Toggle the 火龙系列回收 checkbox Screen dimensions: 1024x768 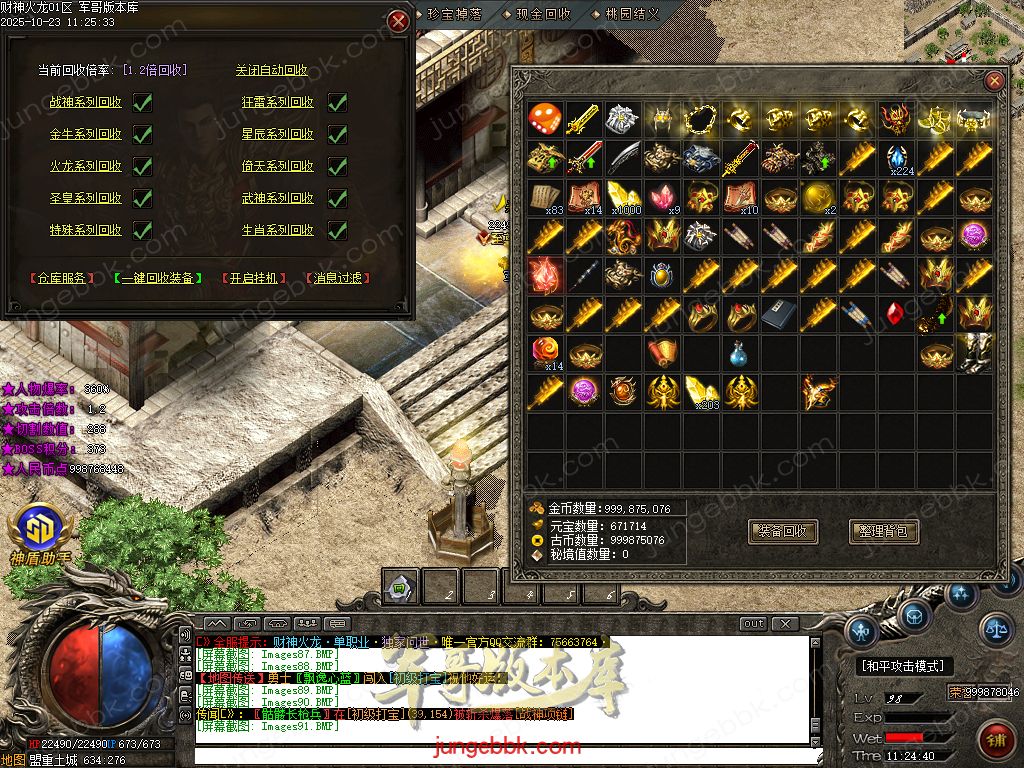click(x=142, y=166)
